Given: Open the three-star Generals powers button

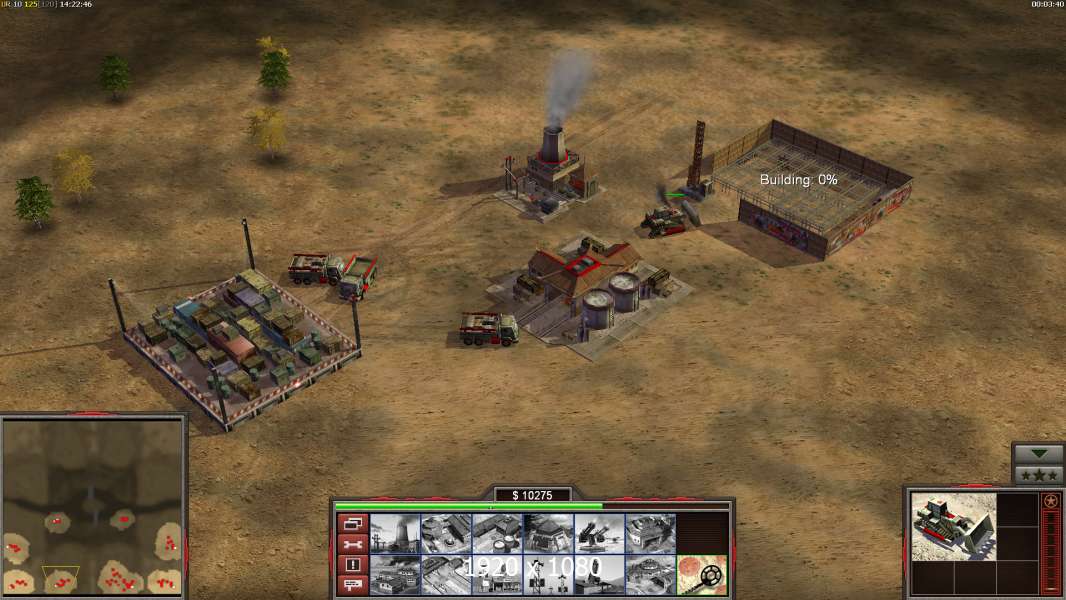Looking at the screenshot, I should [x=1038, y=475].
